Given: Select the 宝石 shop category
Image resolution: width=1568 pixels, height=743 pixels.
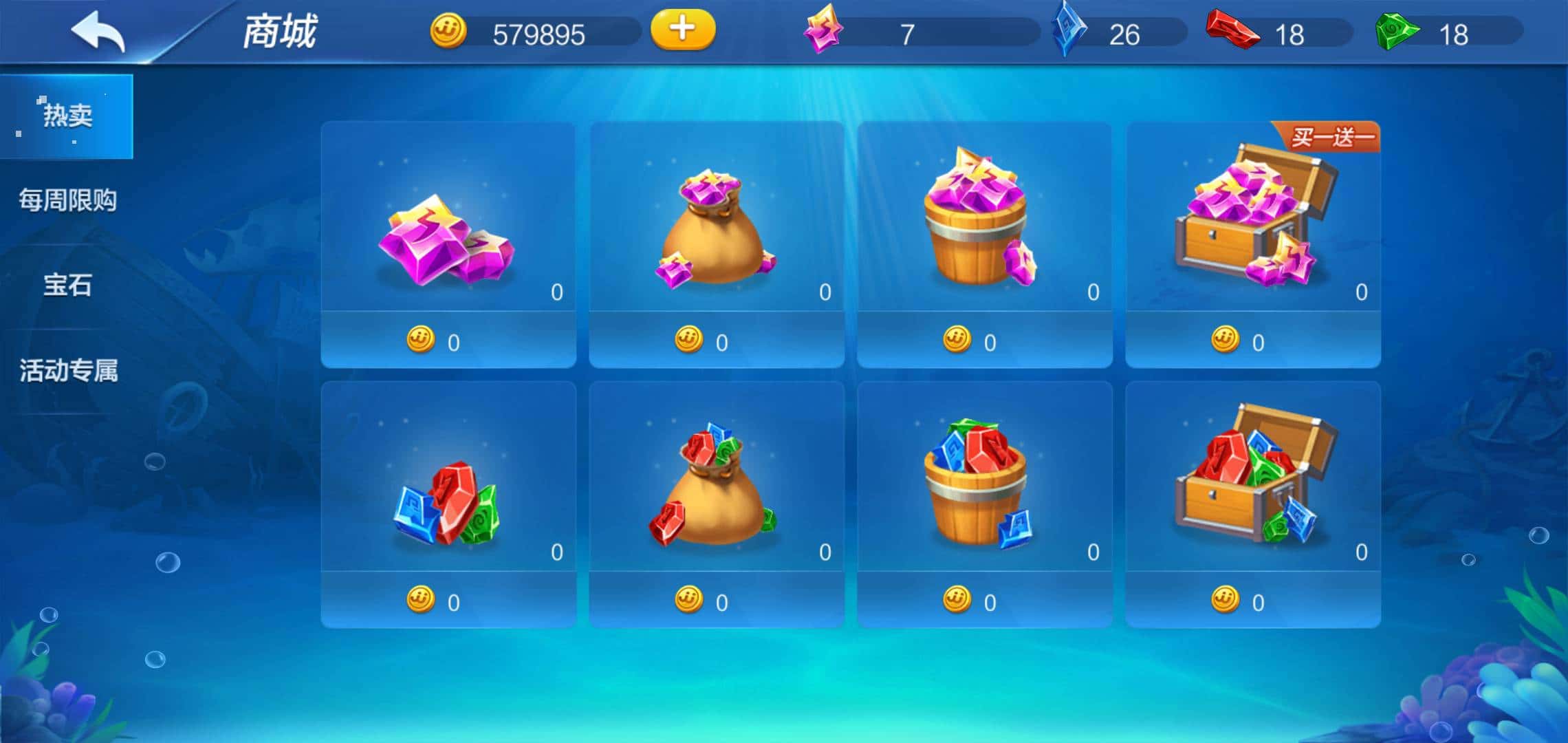Looking at the screenshot, I should 67,285.
